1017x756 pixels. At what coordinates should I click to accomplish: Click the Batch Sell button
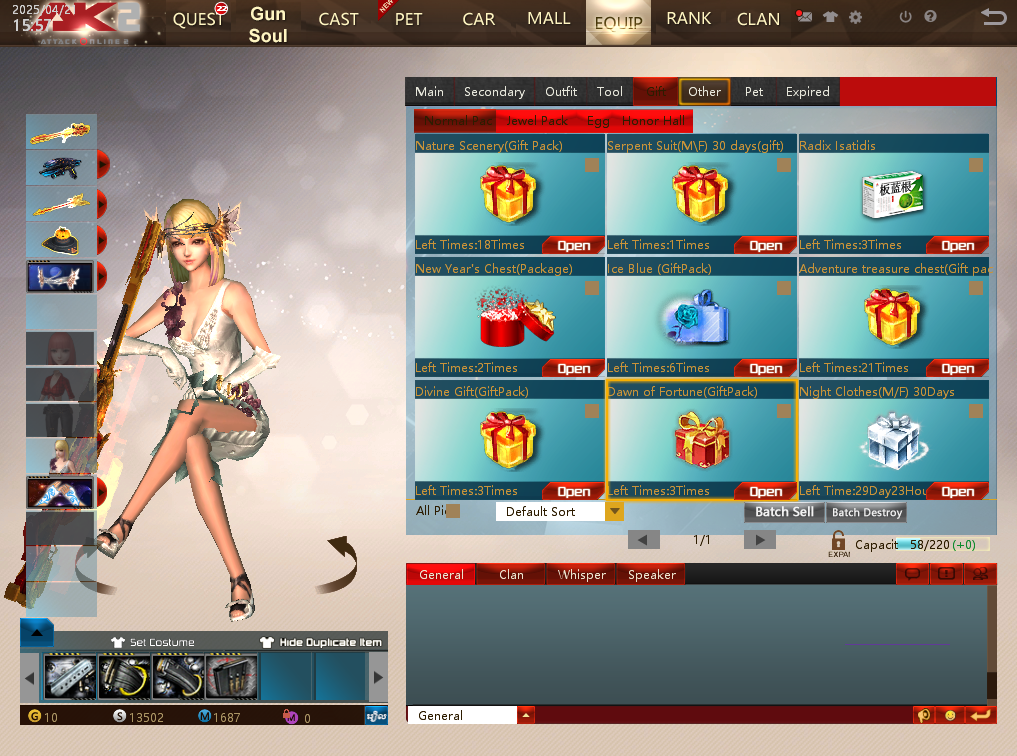pos(784,512)
